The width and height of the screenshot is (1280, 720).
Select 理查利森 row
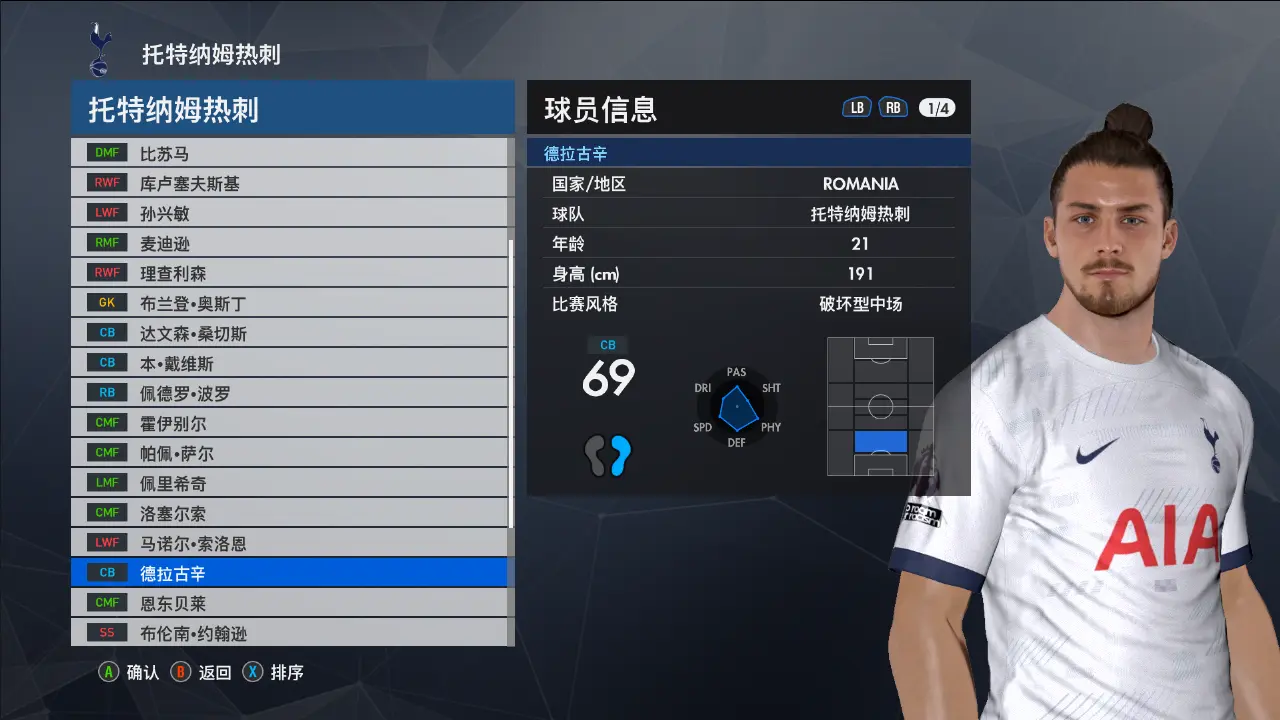[290, 274]
